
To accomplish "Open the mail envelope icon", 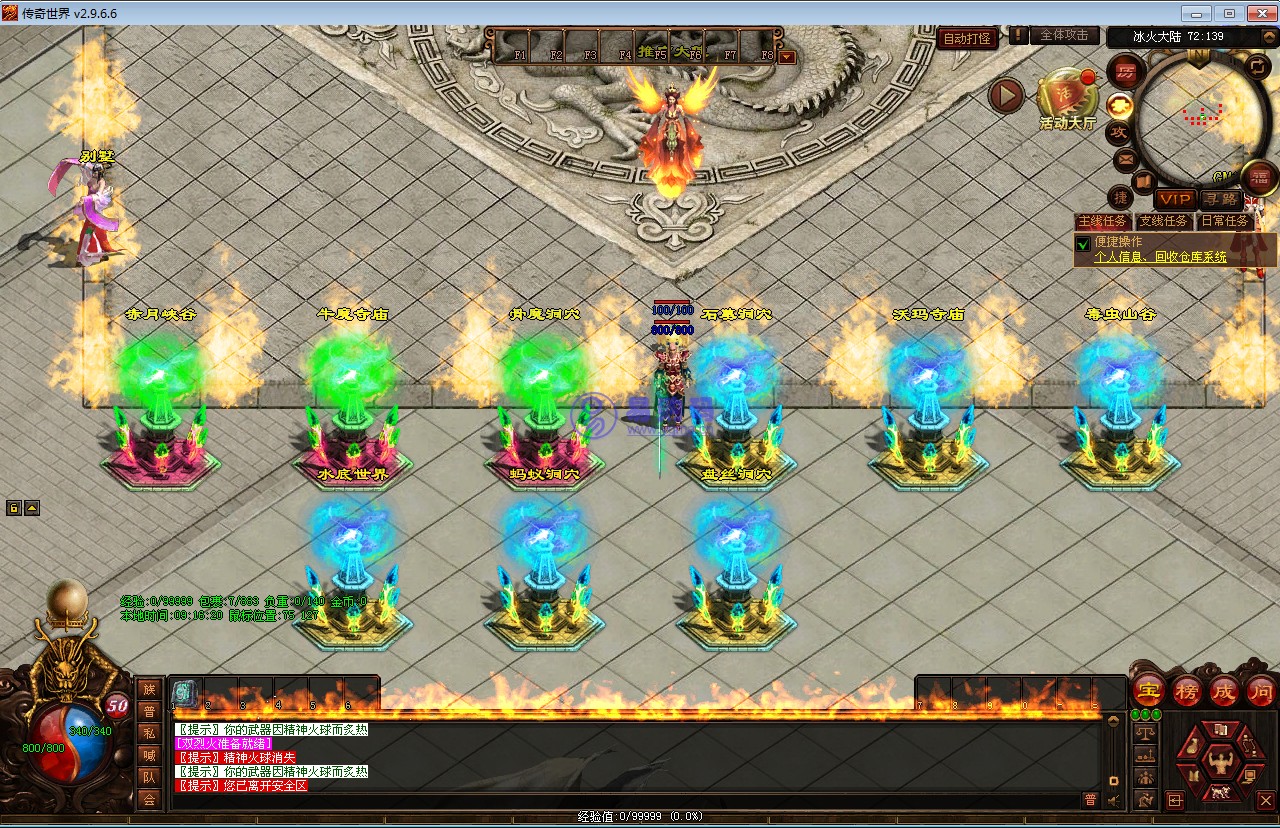I will [x=1125, y=159].
